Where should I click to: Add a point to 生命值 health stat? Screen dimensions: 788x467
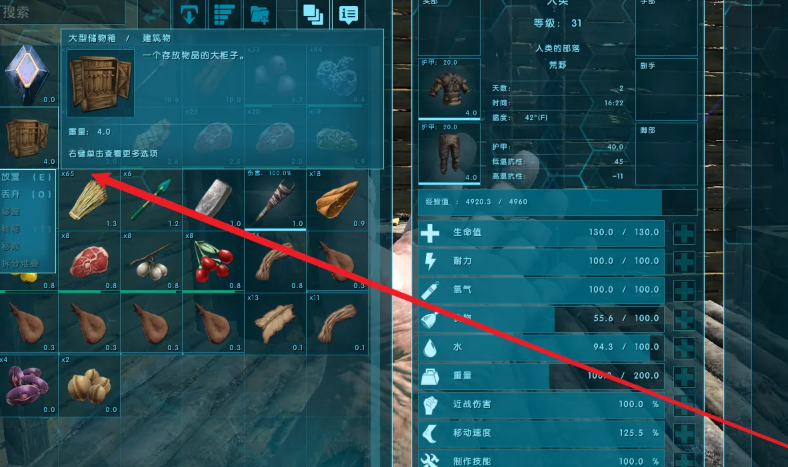click(685, 234)
